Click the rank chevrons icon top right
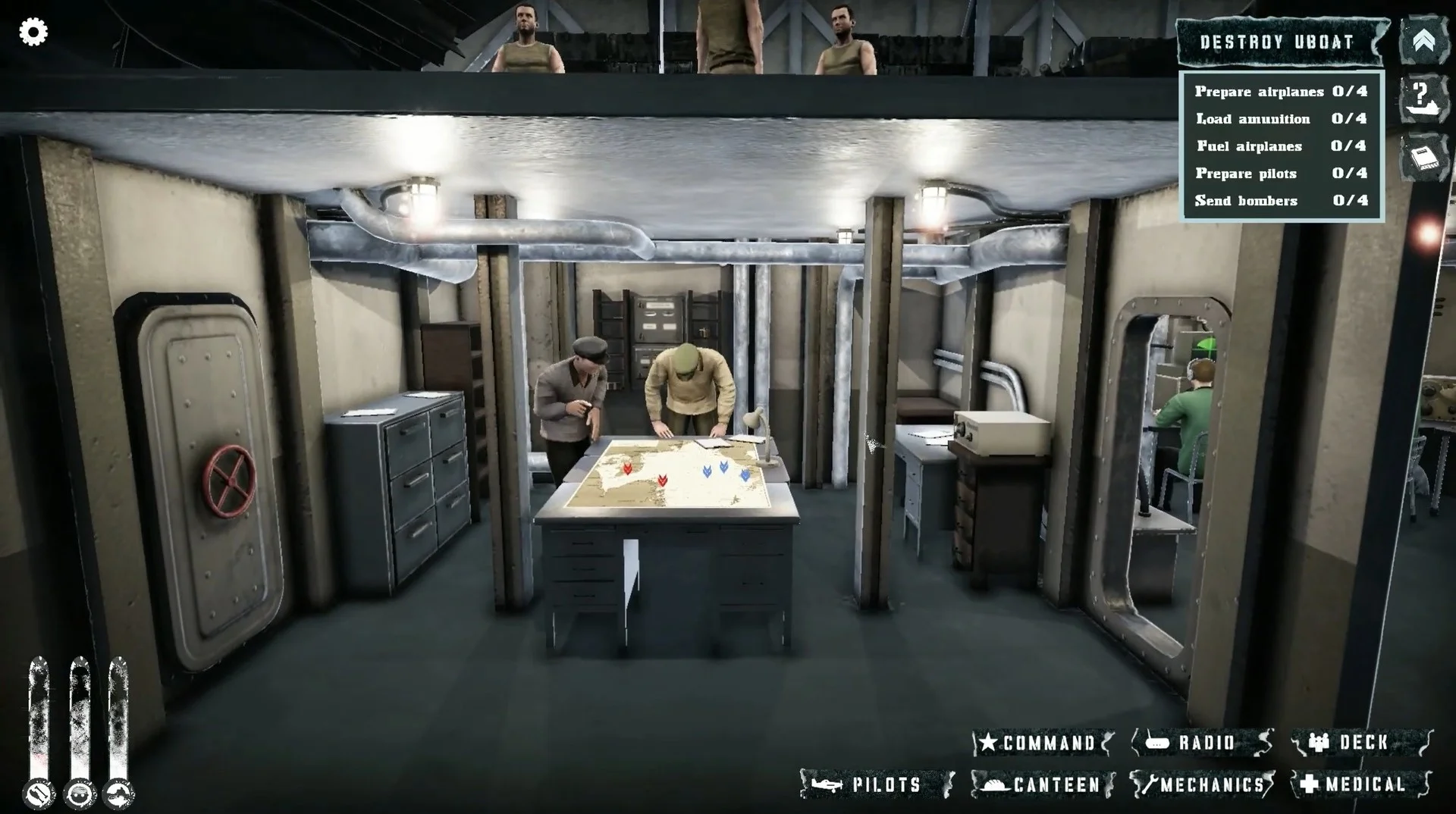The image size is (1456, 814). pos(1424,39)
